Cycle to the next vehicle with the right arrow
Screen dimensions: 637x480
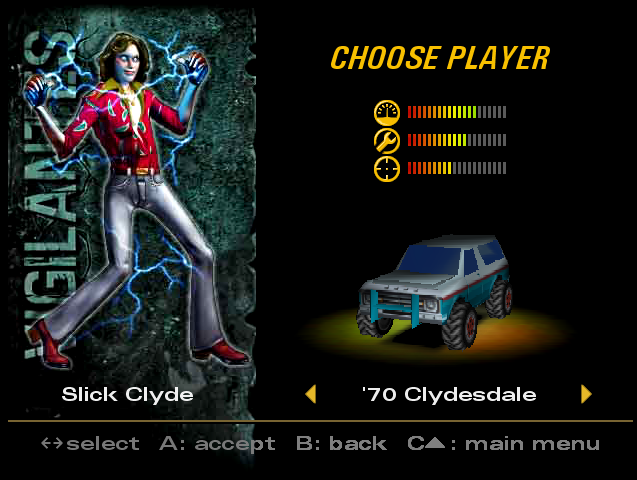586,394
